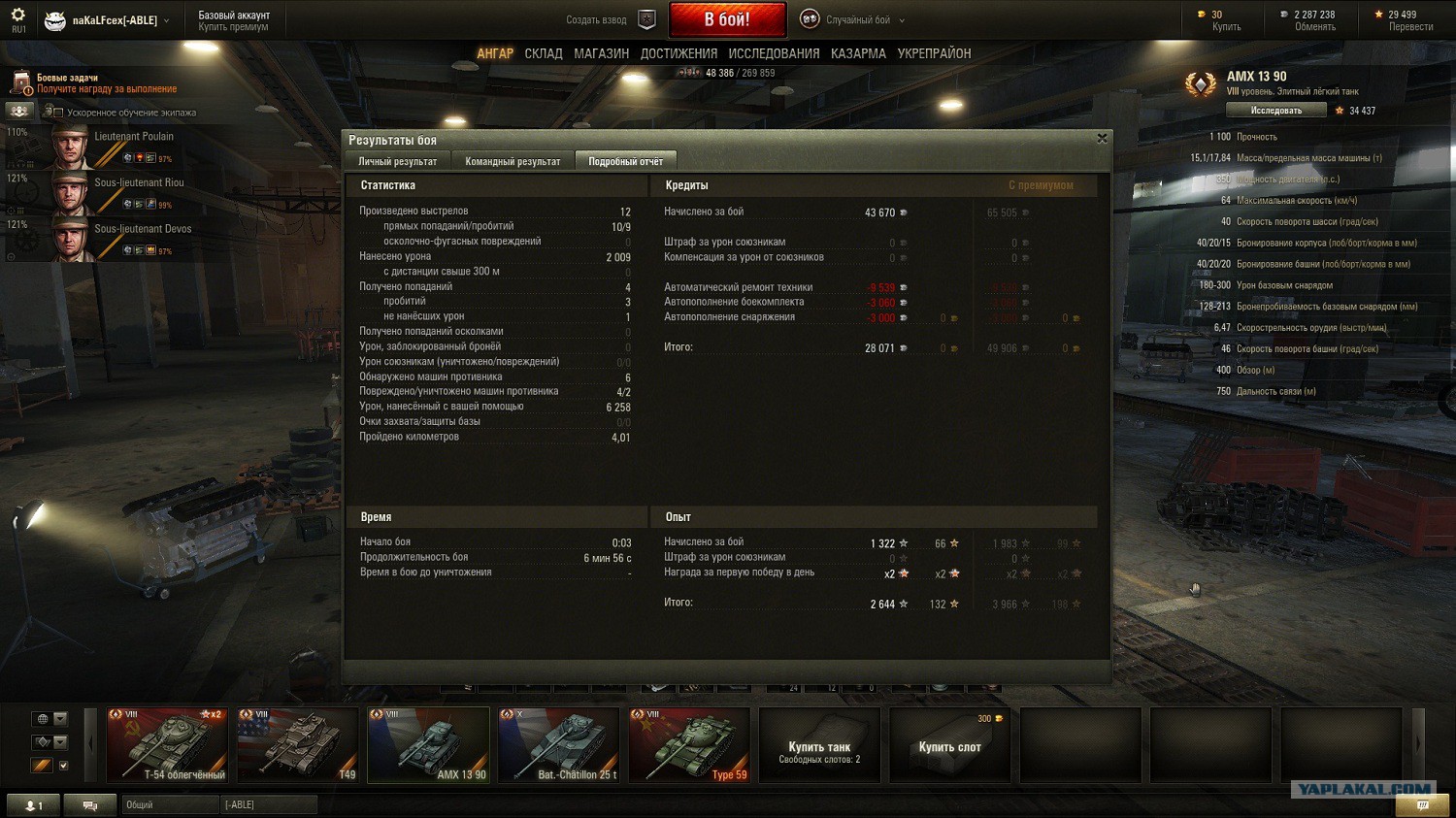Buy a new slot with Купить слот
The width and height of the screenshot is (1456, 818).
click(949, 745)
